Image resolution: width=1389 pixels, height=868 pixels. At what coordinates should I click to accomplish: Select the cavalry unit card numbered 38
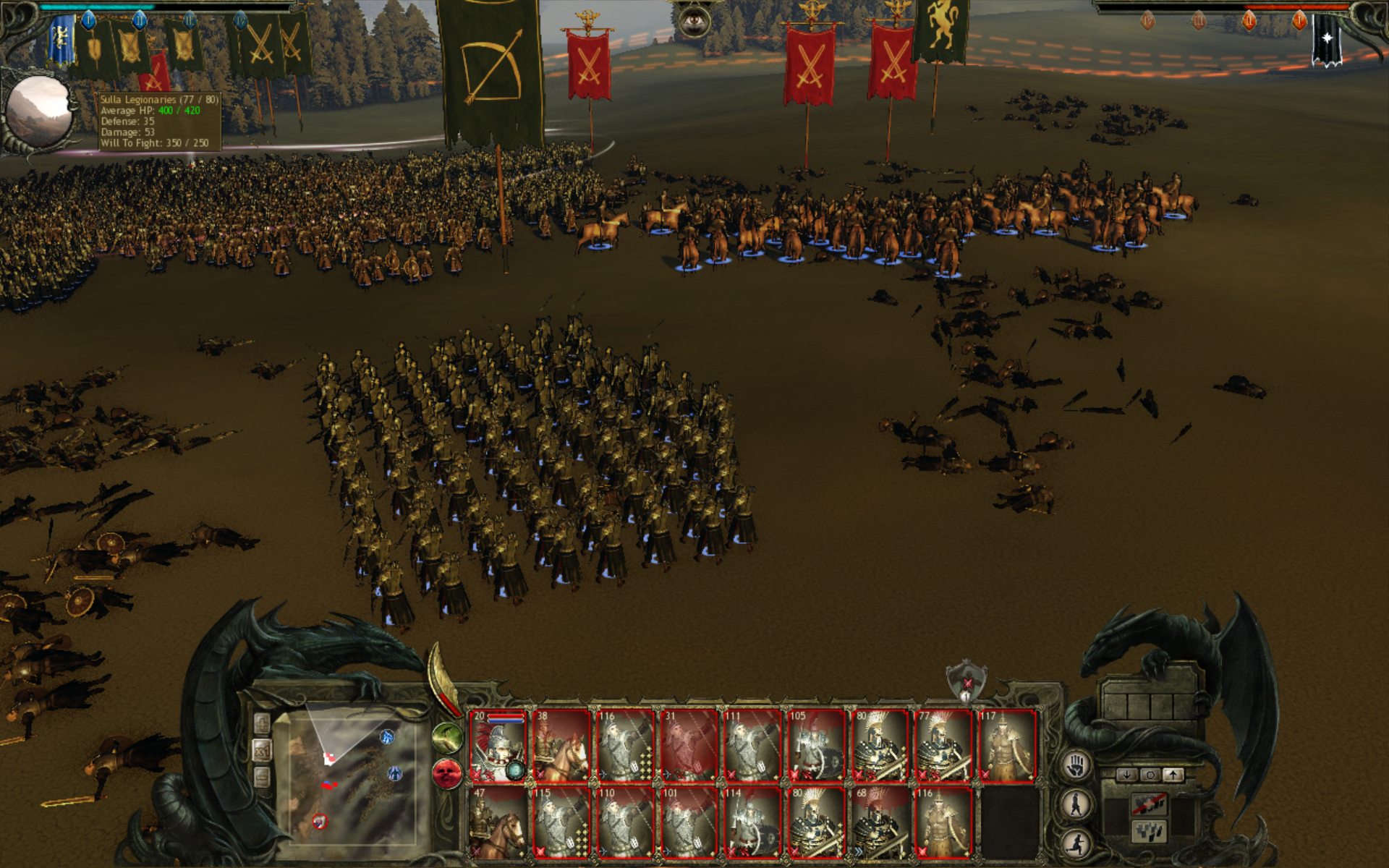561,746
